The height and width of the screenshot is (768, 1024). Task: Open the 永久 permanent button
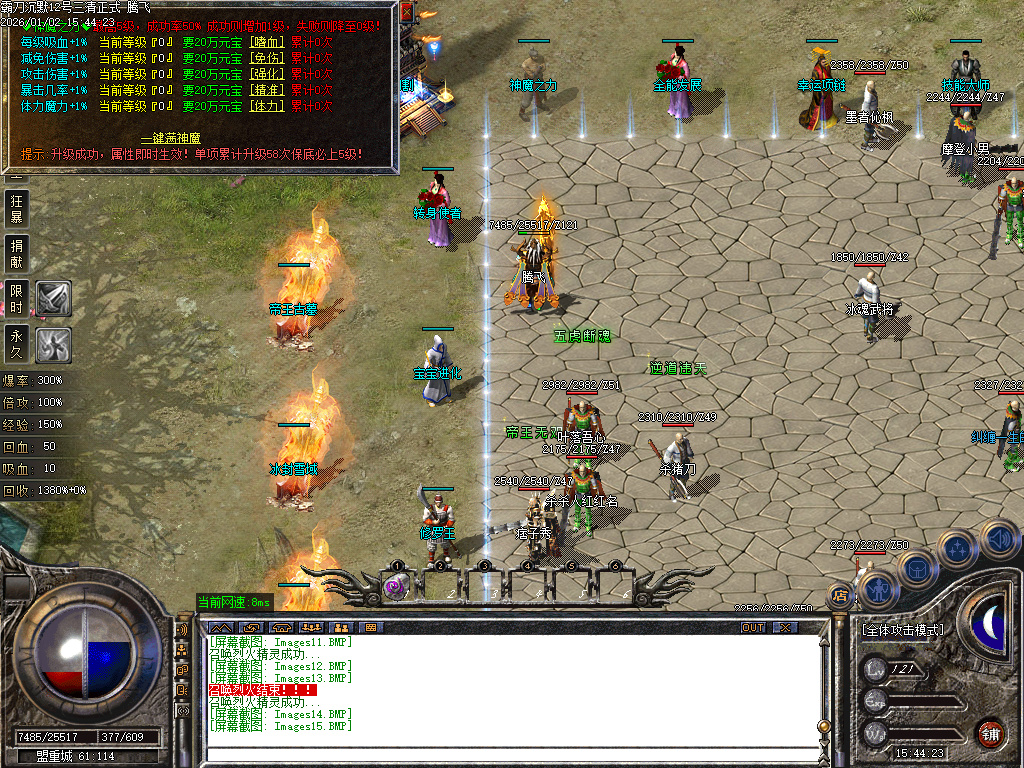click(16, 343)
